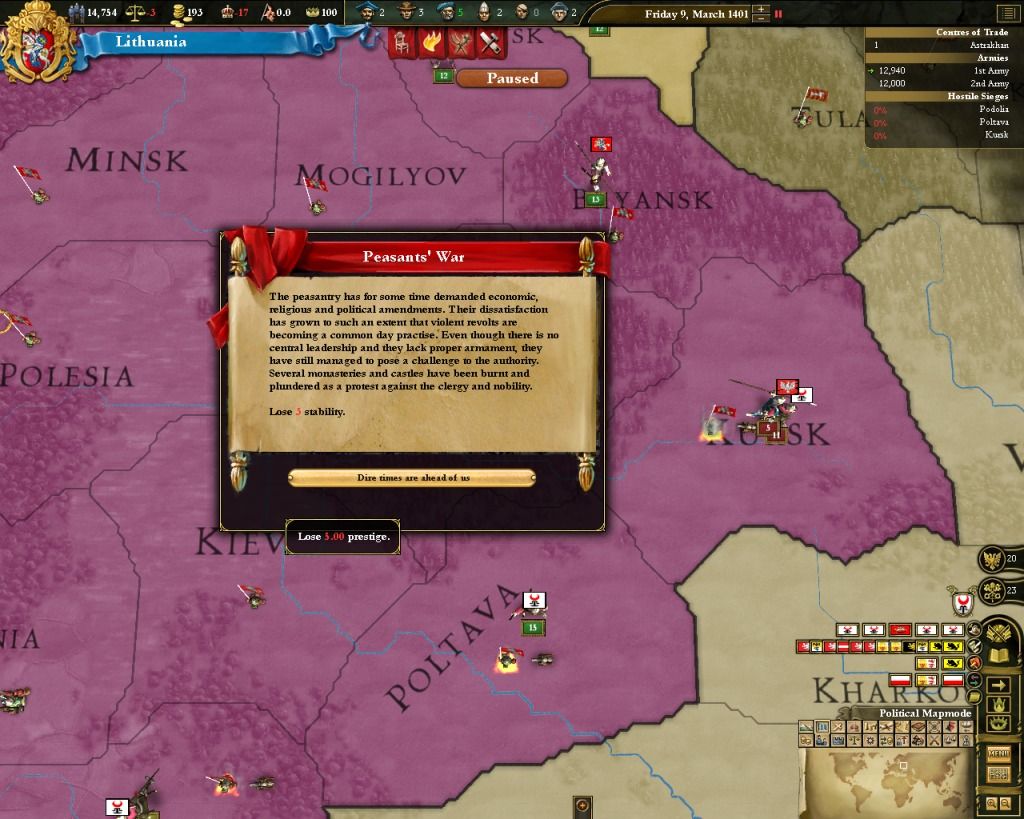The width and height of the screenshot is (1024, 819).
Task: Zoom in with the magnifier plus
Action: [x=991, y=803]
